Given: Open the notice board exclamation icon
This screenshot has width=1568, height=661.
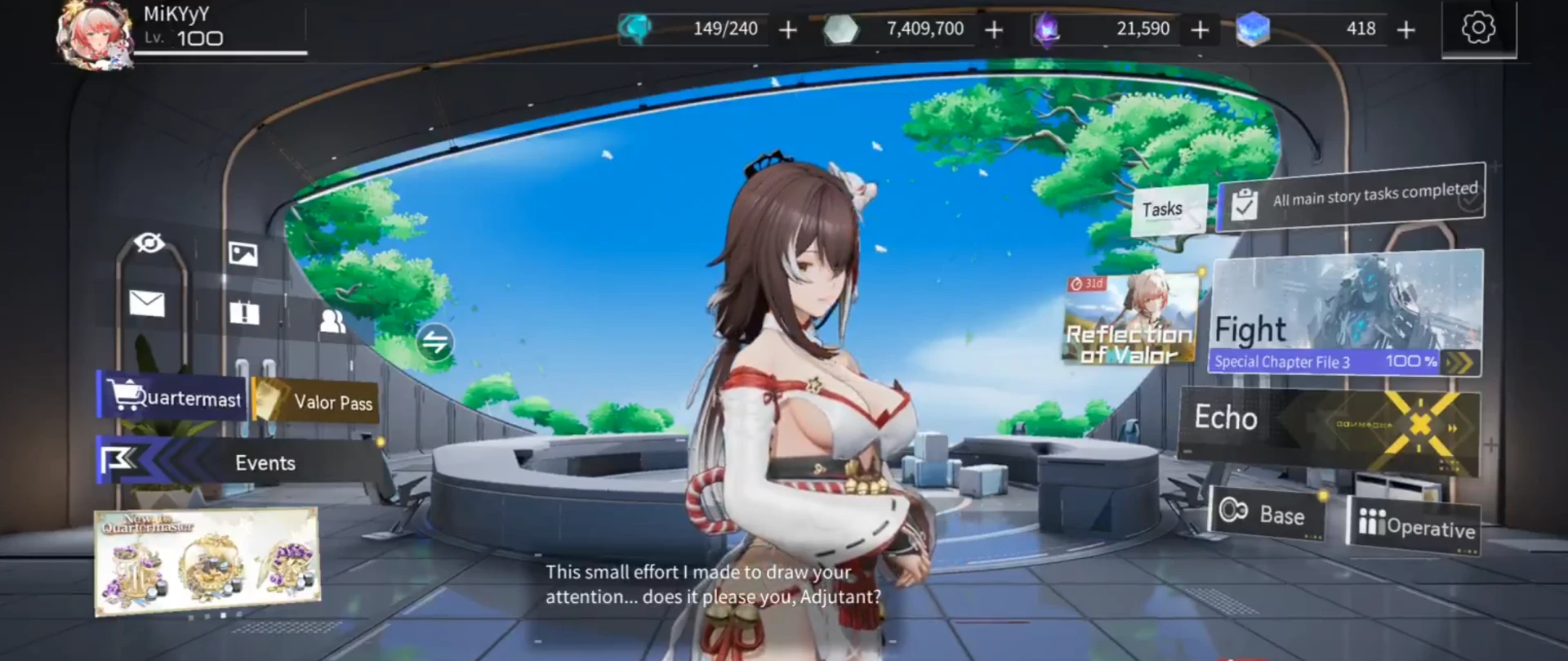Looking at the screenshot, I should [x=244, y=312].
